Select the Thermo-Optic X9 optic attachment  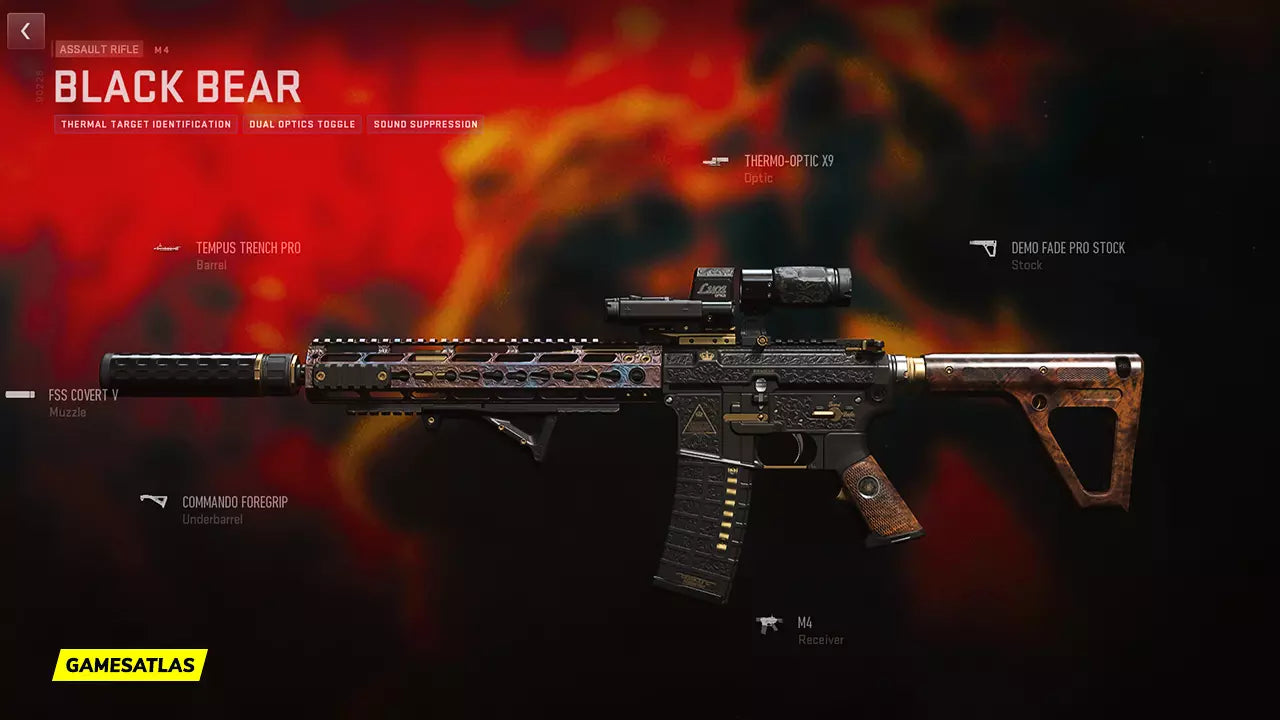788,161
